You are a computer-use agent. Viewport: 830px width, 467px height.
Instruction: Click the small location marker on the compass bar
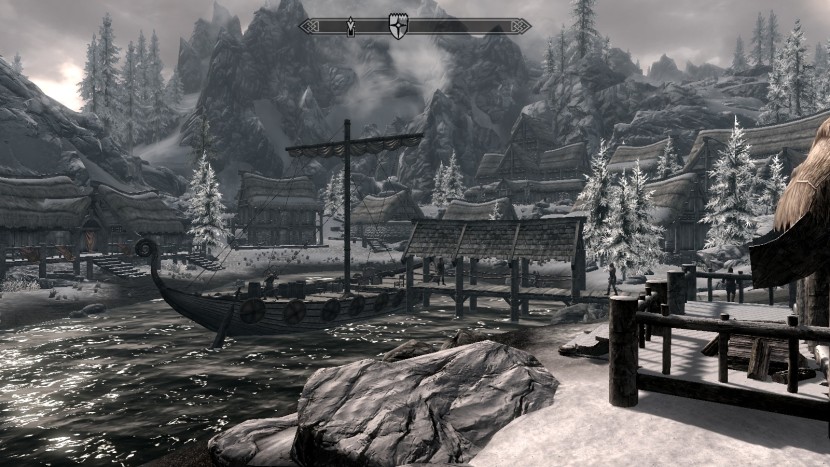(x=351, y=27)
